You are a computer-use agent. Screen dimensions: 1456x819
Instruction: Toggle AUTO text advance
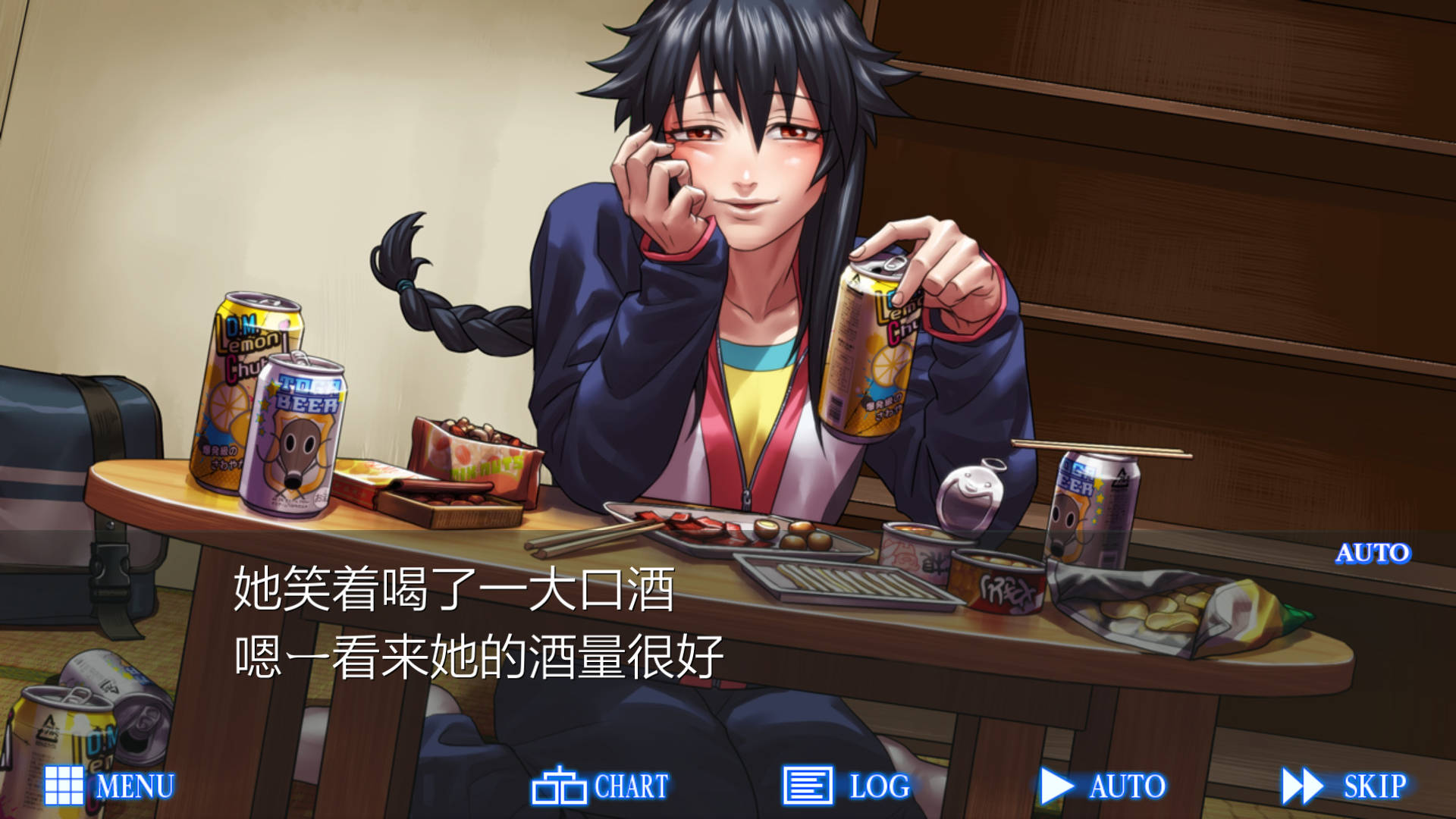point(1103,786)
